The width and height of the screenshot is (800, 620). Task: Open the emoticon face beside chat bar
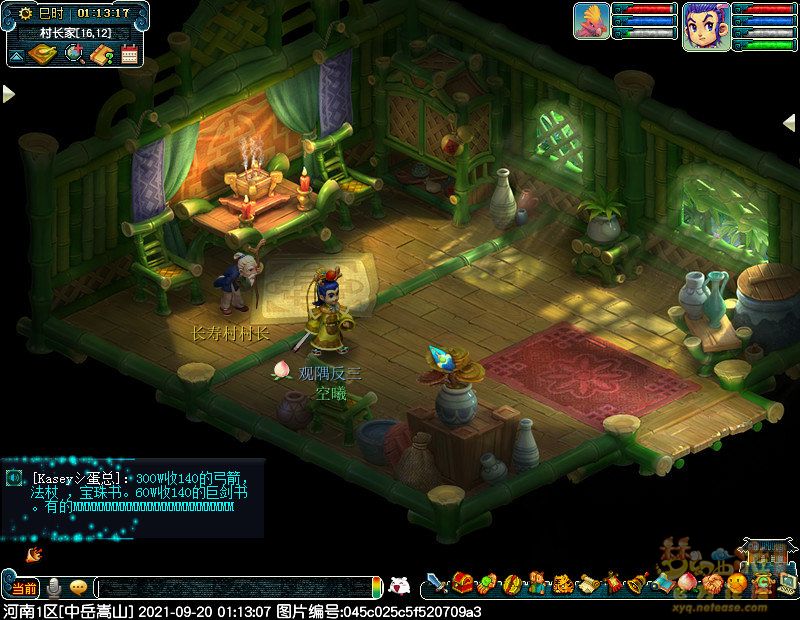(x=399, y=586)
